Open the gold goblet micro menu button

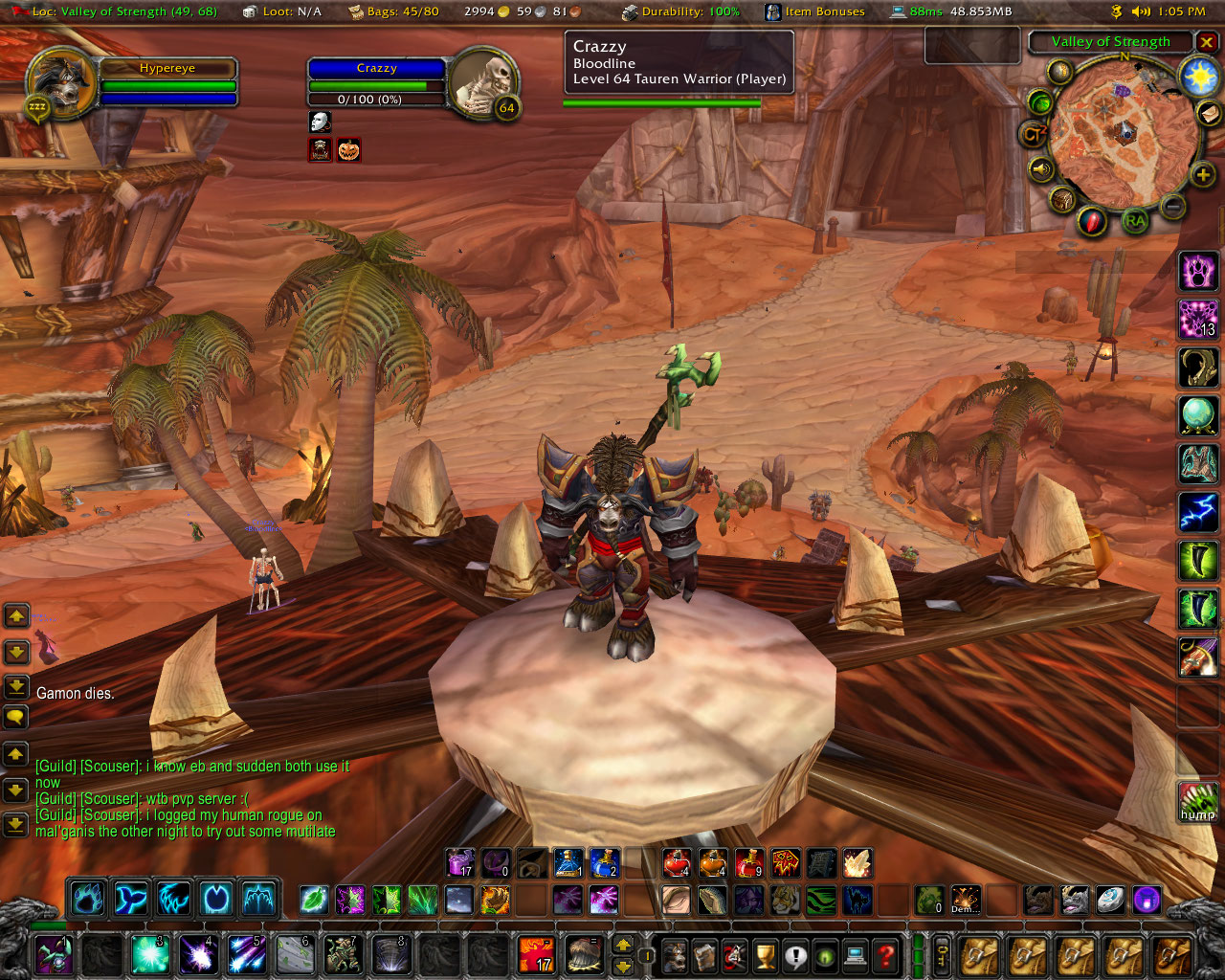[x=765, y=955]
